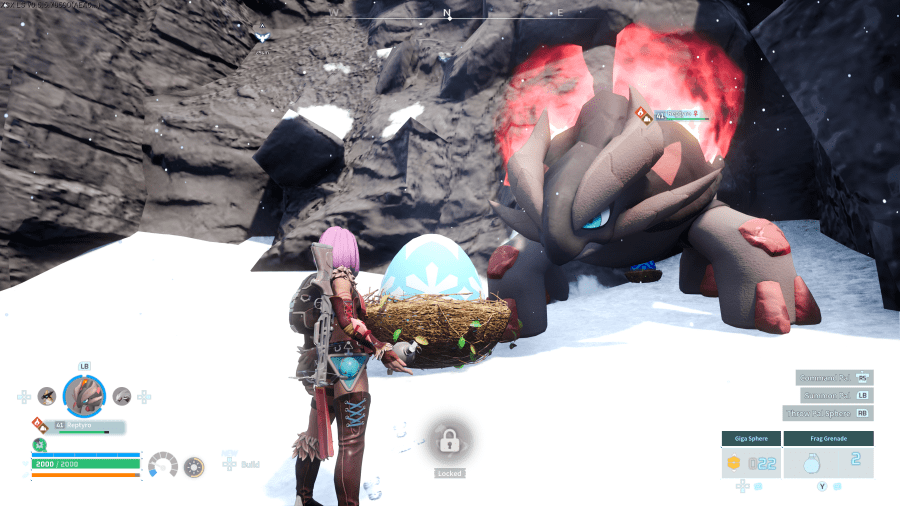
Task: Click the Locked padlock icon
Action: click(448, 440)
